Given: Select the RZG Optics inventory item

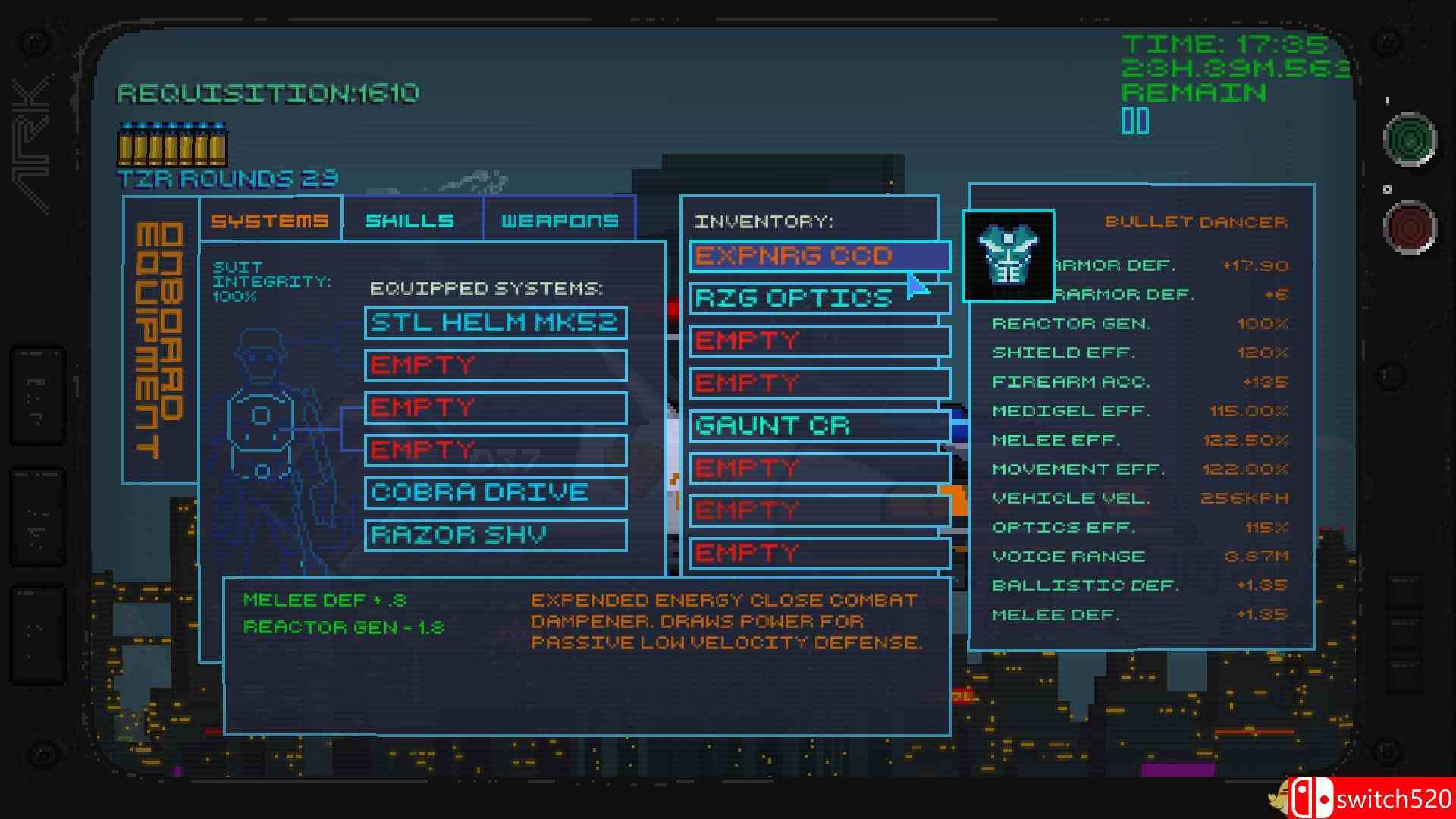Looking at the screenshot, I should [817, 298].
